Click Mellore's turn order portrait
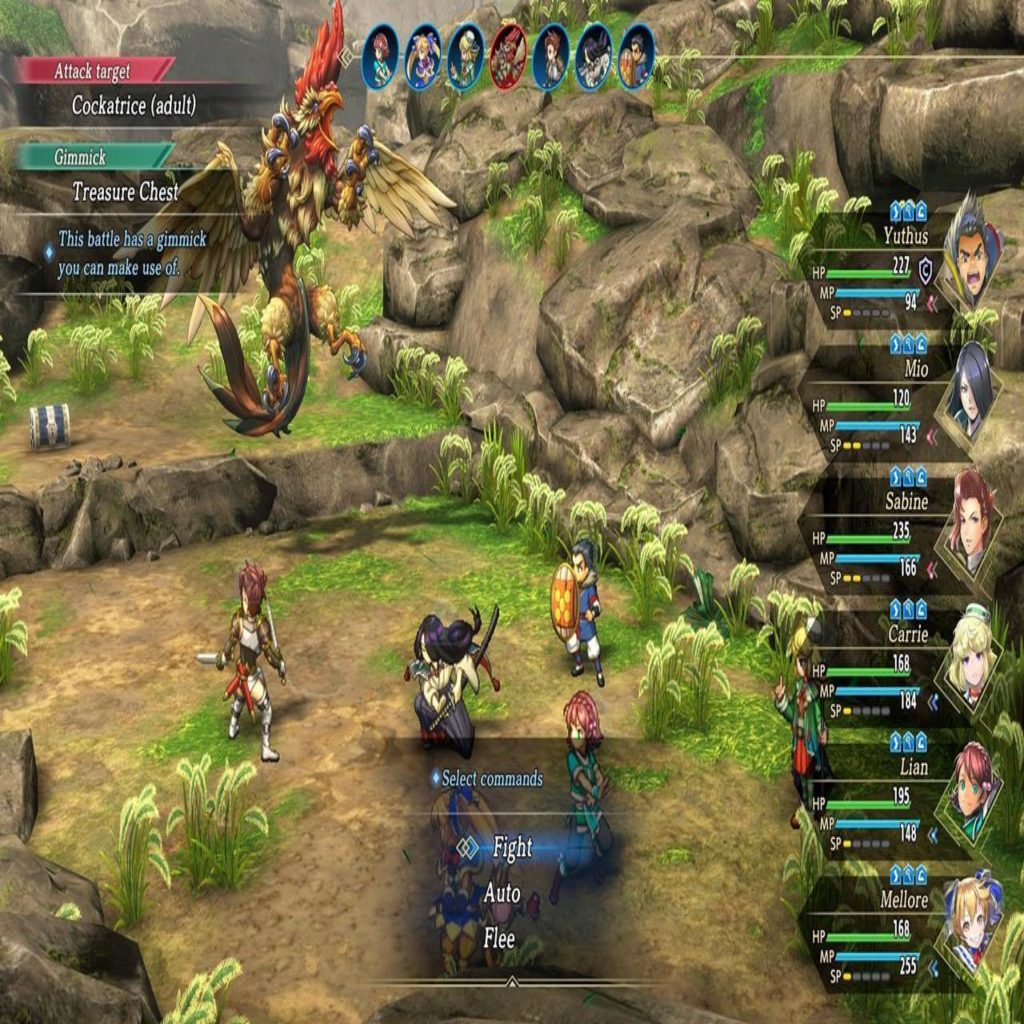The image size is (1024, 1024). click(x=422, y=57)
